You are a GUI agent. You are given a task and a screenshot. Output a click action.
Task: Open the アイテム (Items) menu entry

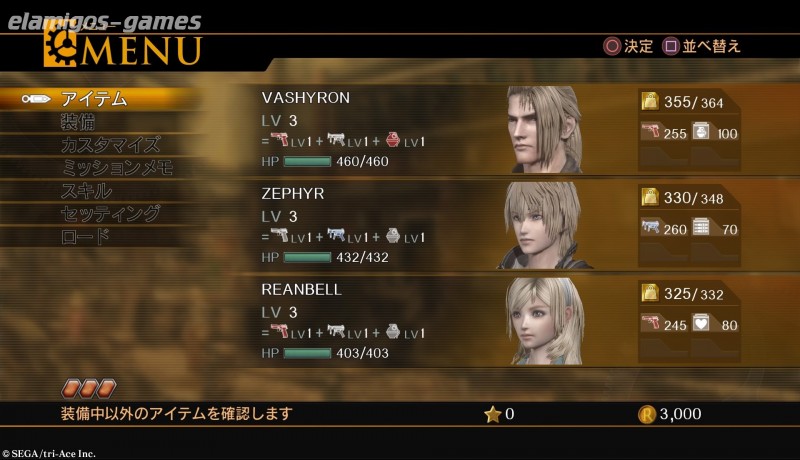tap(94, 99)
